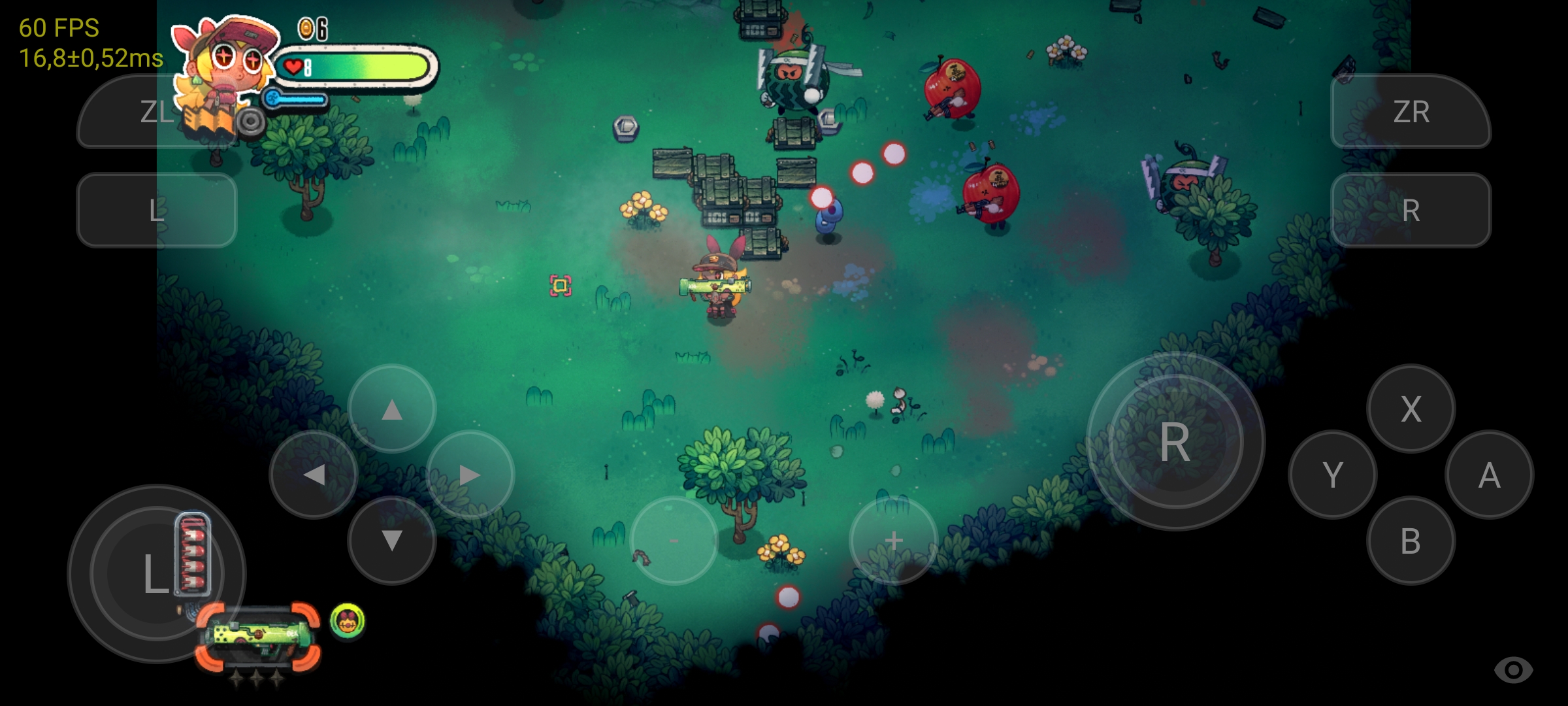Viewport: 1568px width, 706px height.
Task: Tap the D-pad down arrow
Action: 392,541
